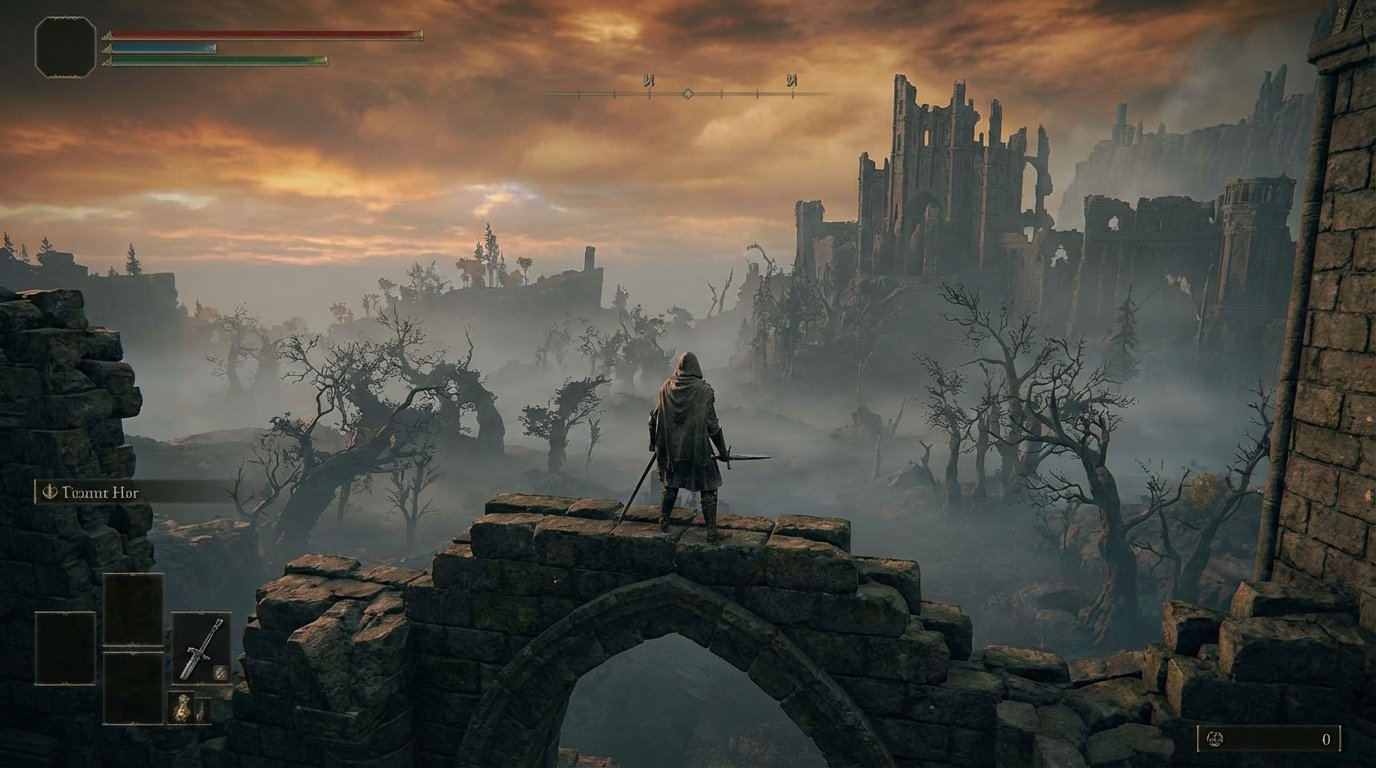Click the rune currency icon bottom-right
Image resolution: width=1376 pixels, height=768 pixels.
coord(1215,740)
